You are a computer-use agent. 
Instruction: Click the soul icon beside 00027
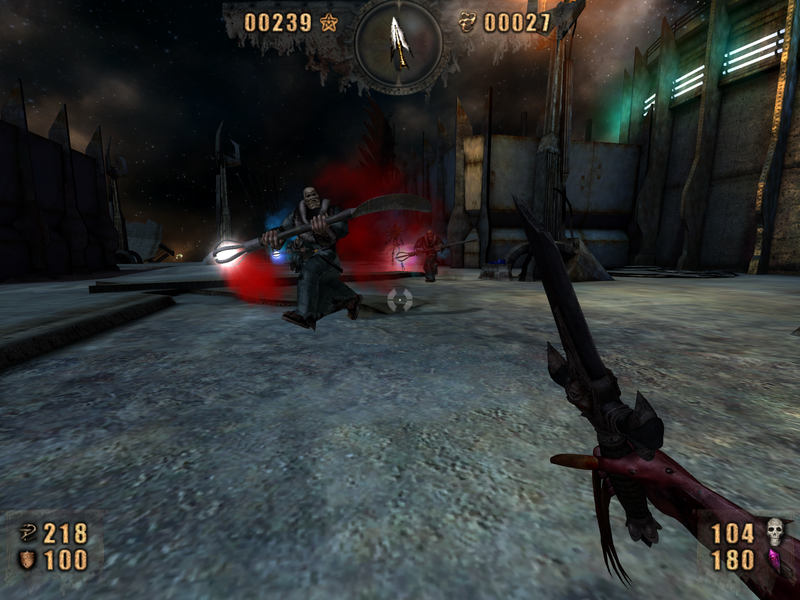click(467, 22)
